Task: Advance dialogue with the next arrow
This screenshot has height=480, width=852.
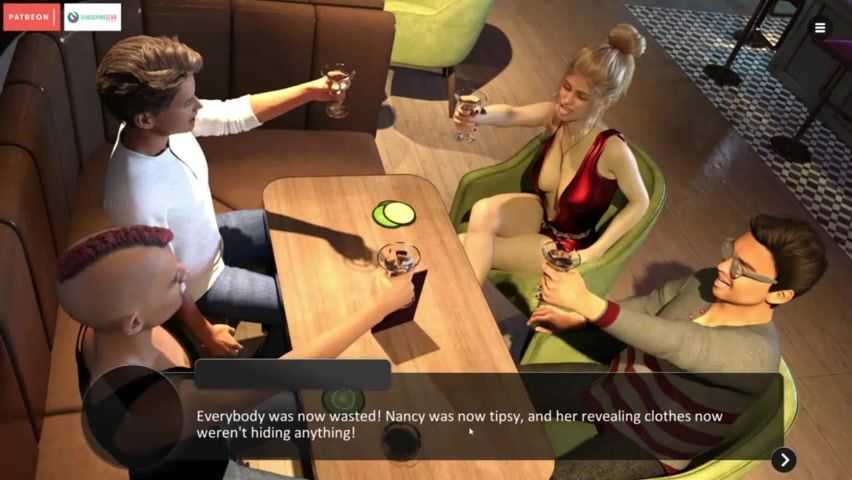Action: click(784, 459)
